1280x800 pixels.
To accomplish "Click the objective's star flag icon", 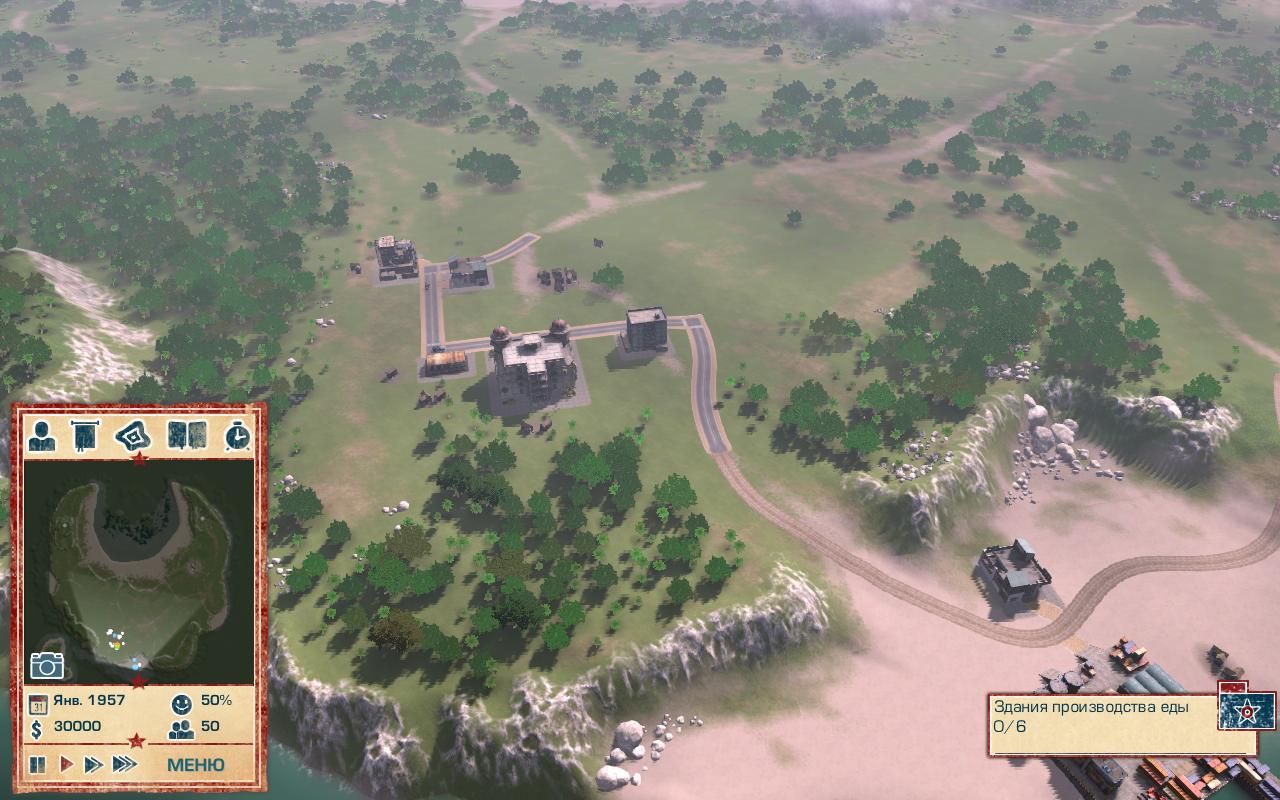I will pyautogui.click(x=1245, y=710).
